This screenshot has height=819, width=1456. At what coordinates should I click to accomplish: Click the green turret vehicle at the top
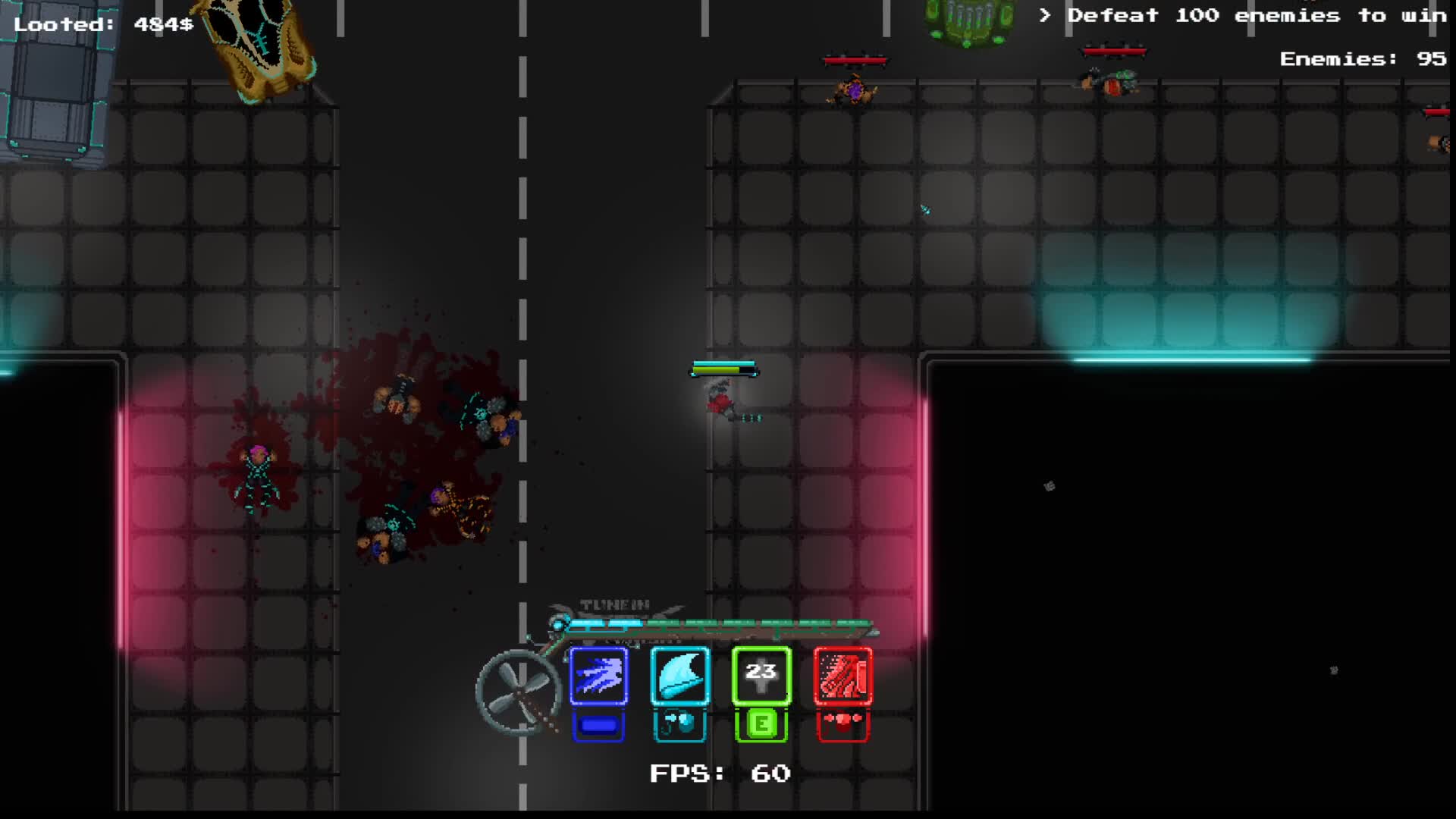click(x=968, y=19)
